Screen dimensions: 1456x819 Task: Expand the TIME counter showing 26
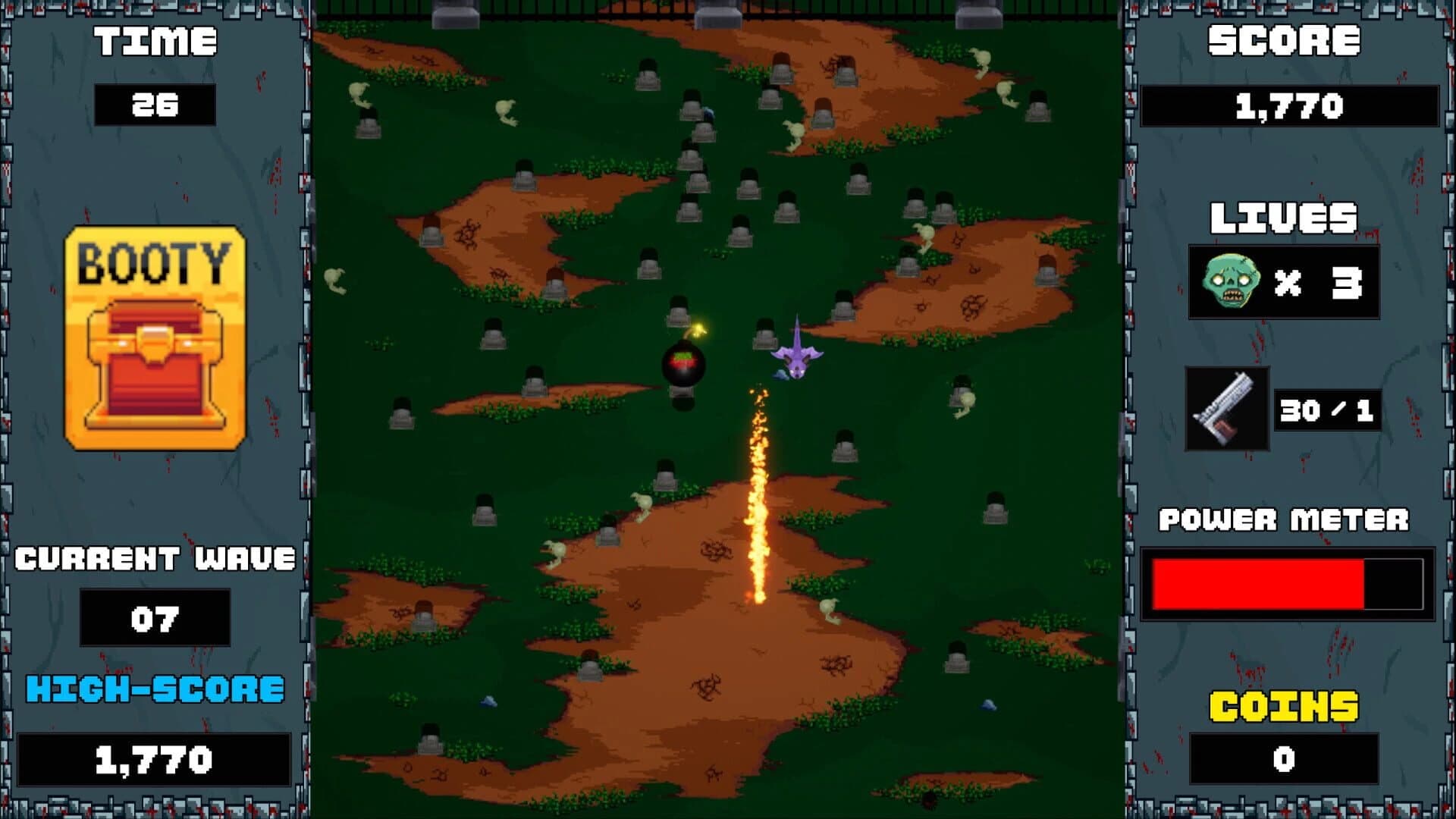coord(155,106)
